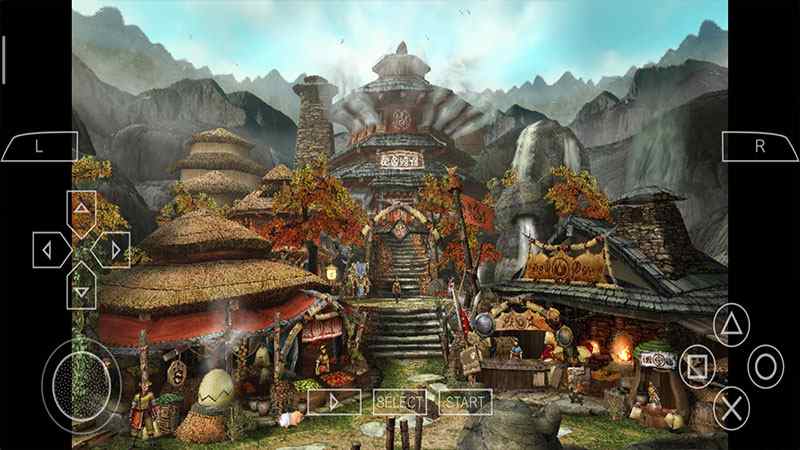Tap the SELECT button
800x450 pixels.
pyautogui.click(x=399, y=402)
